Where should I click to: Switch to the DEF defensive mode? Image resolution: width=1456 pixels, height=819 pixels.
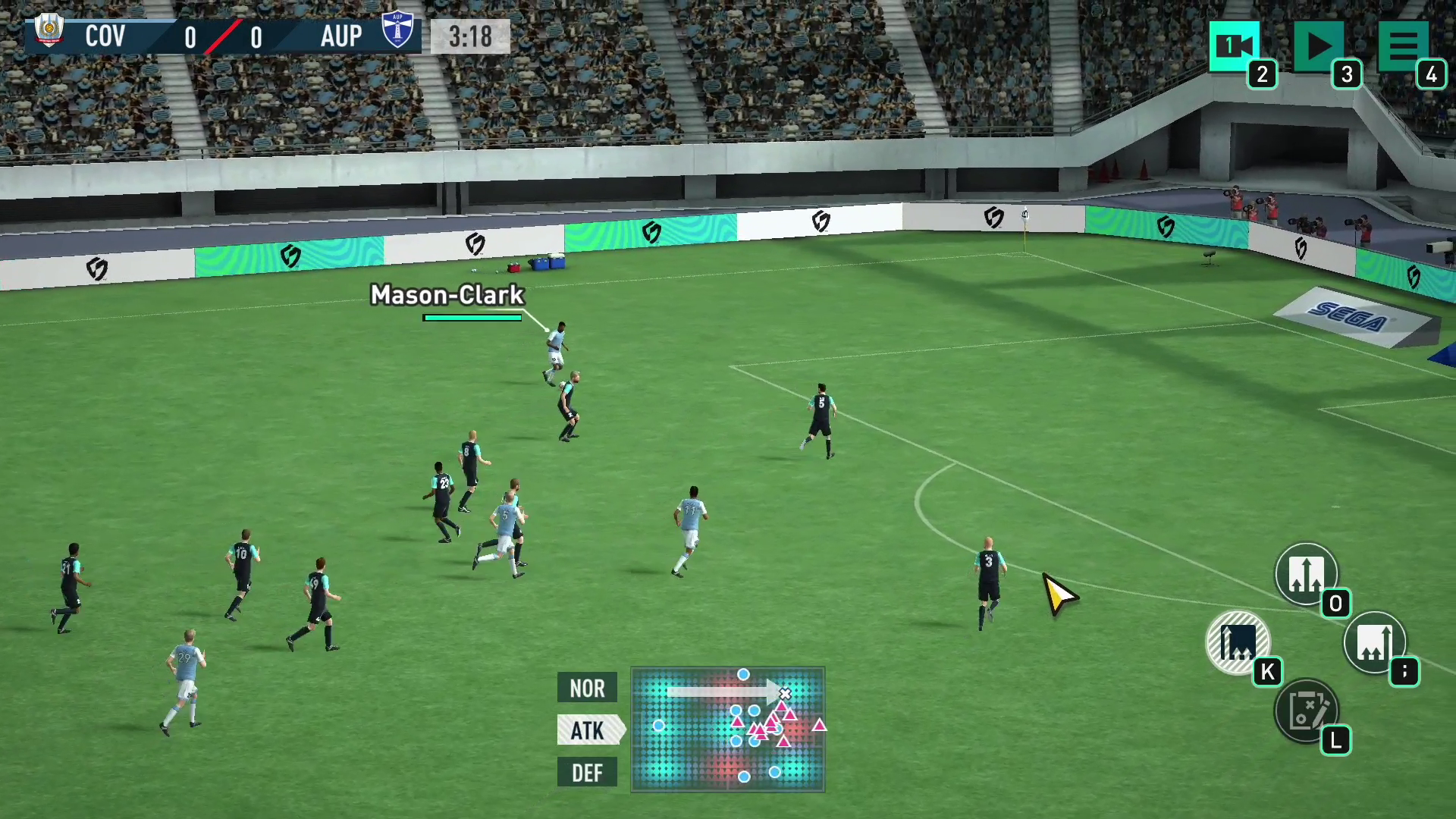point(587,773)
